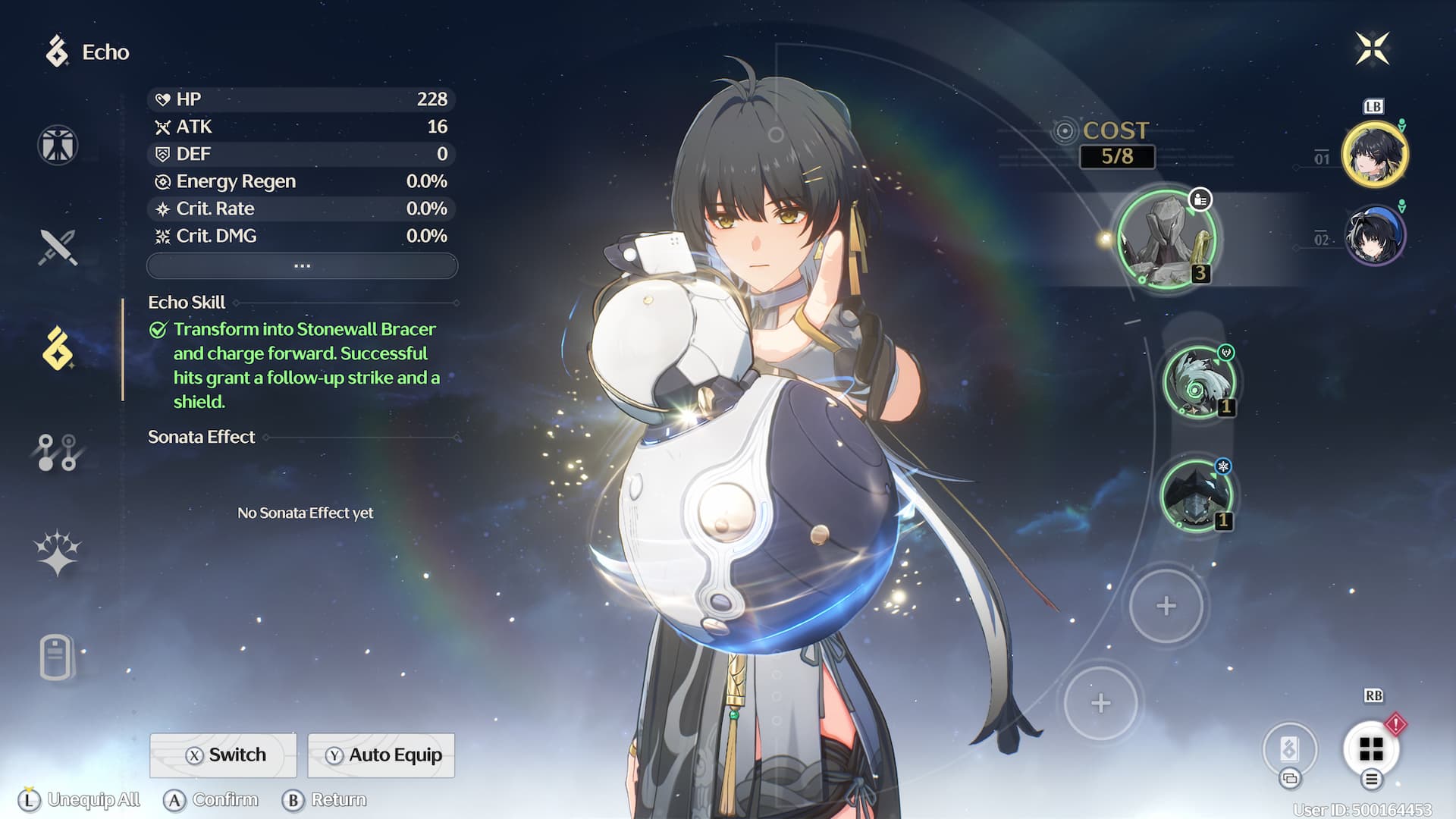Close the Echo screen with the X
The image size is (1456, 819).
click(1372, 49)
